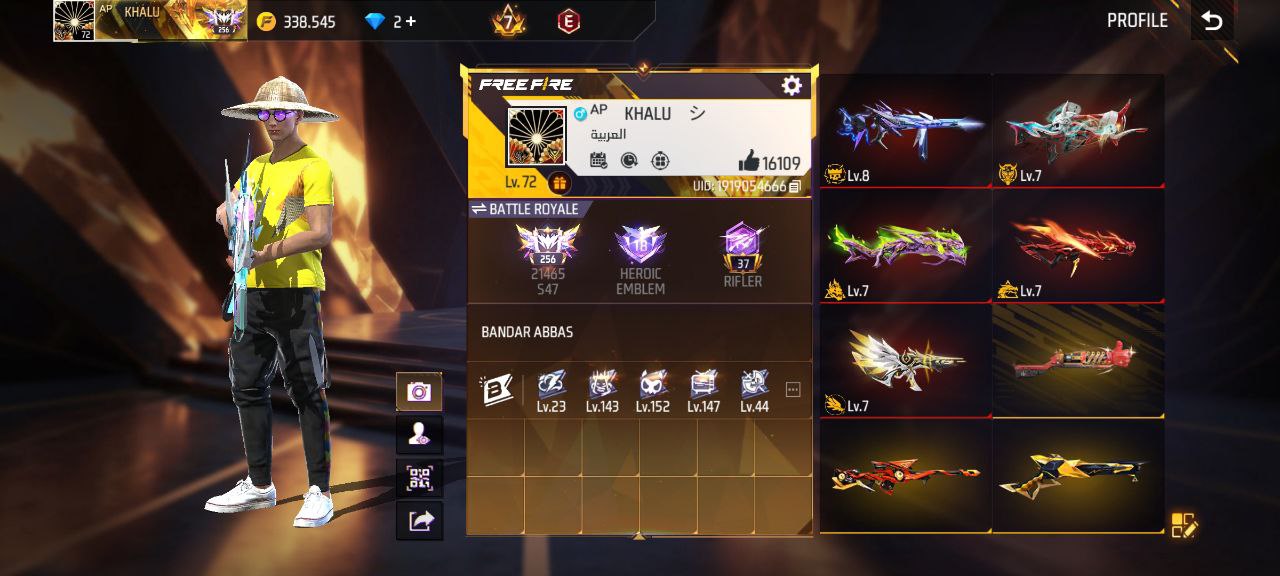The height and width of the screenshot is (576, 1280).
Task: Copy the UID with the copy icon
Action: click(x=795, y=186)
